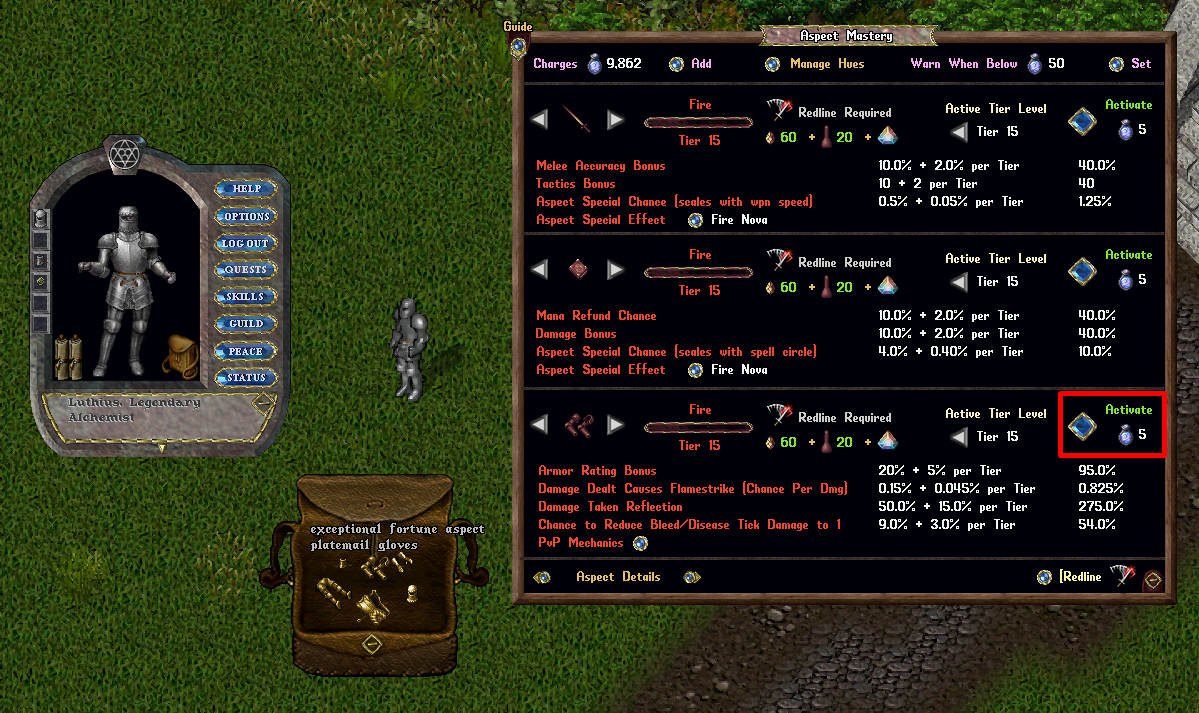Click the LOG OUT button
Image resolution: width=1199 pixels, height=713 pixels.
pos(245,243)
